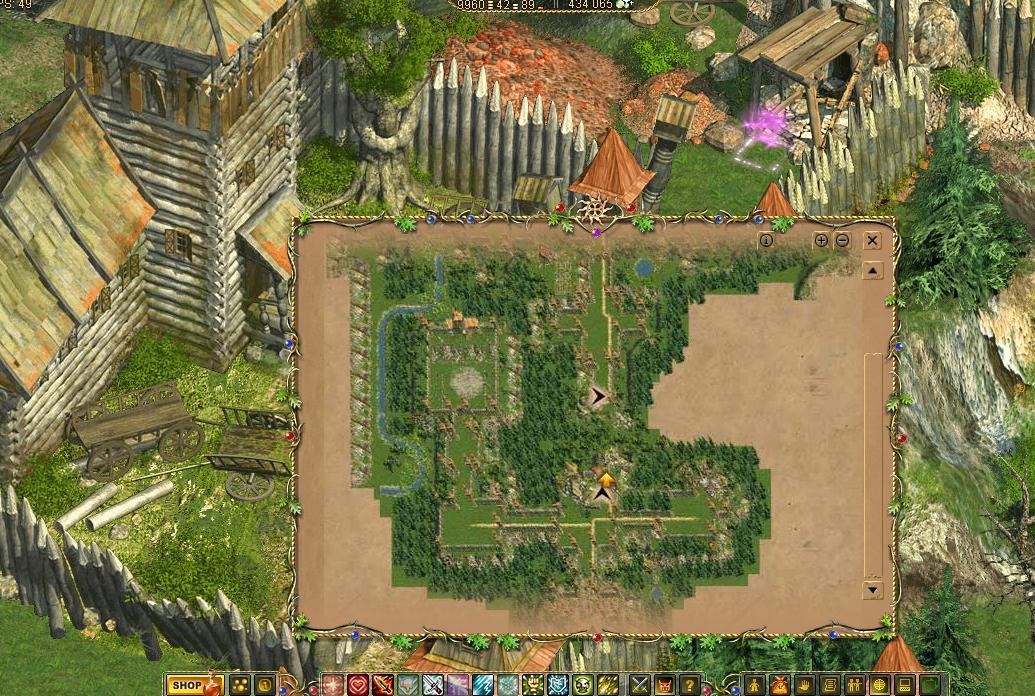The height and width of the screenshot is (696, 1035).
Task: Open help with the question mark icon
Action: click(690, 685)
